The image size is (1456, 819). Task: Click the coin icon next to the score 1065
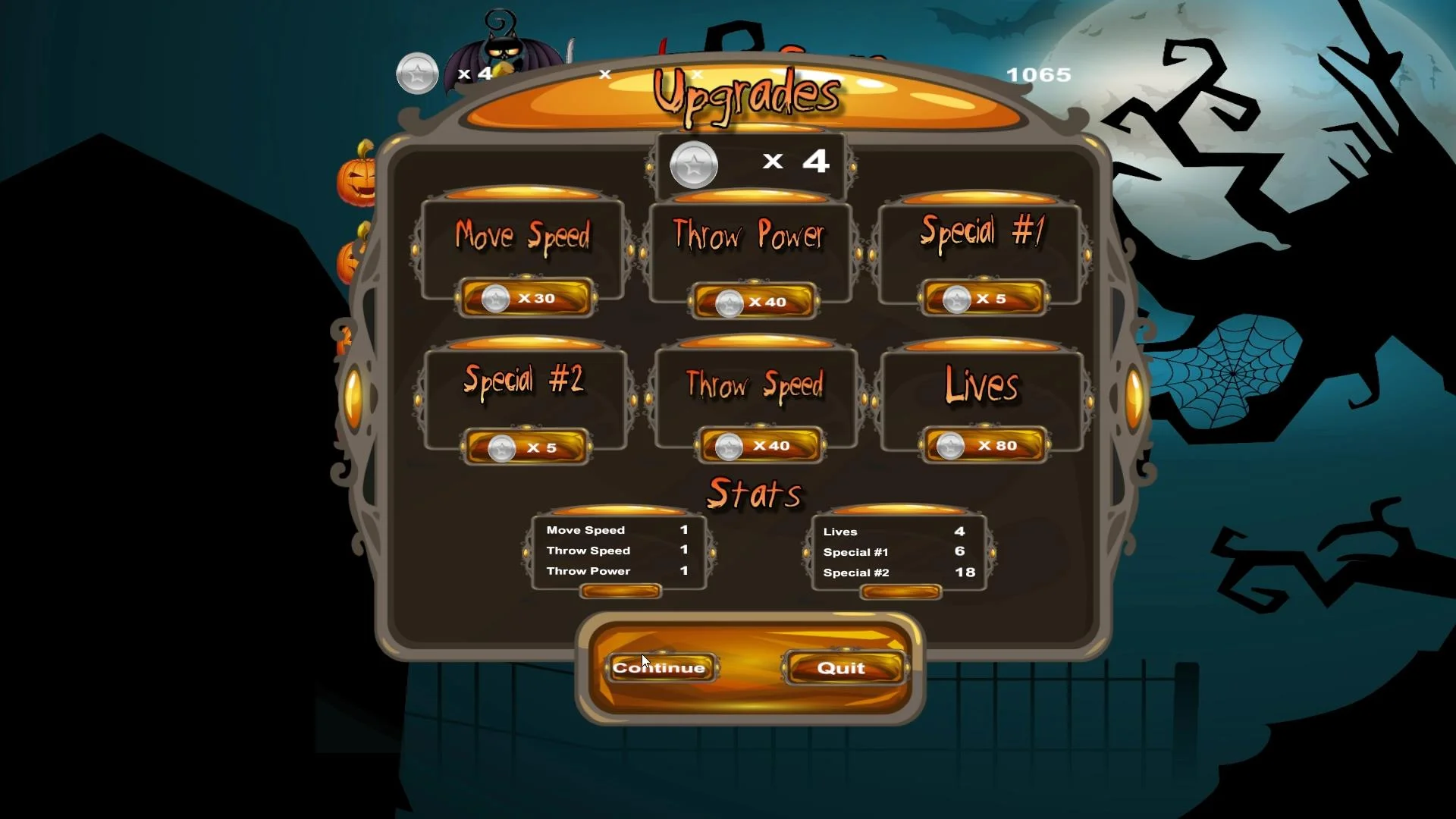click(417, 74)
